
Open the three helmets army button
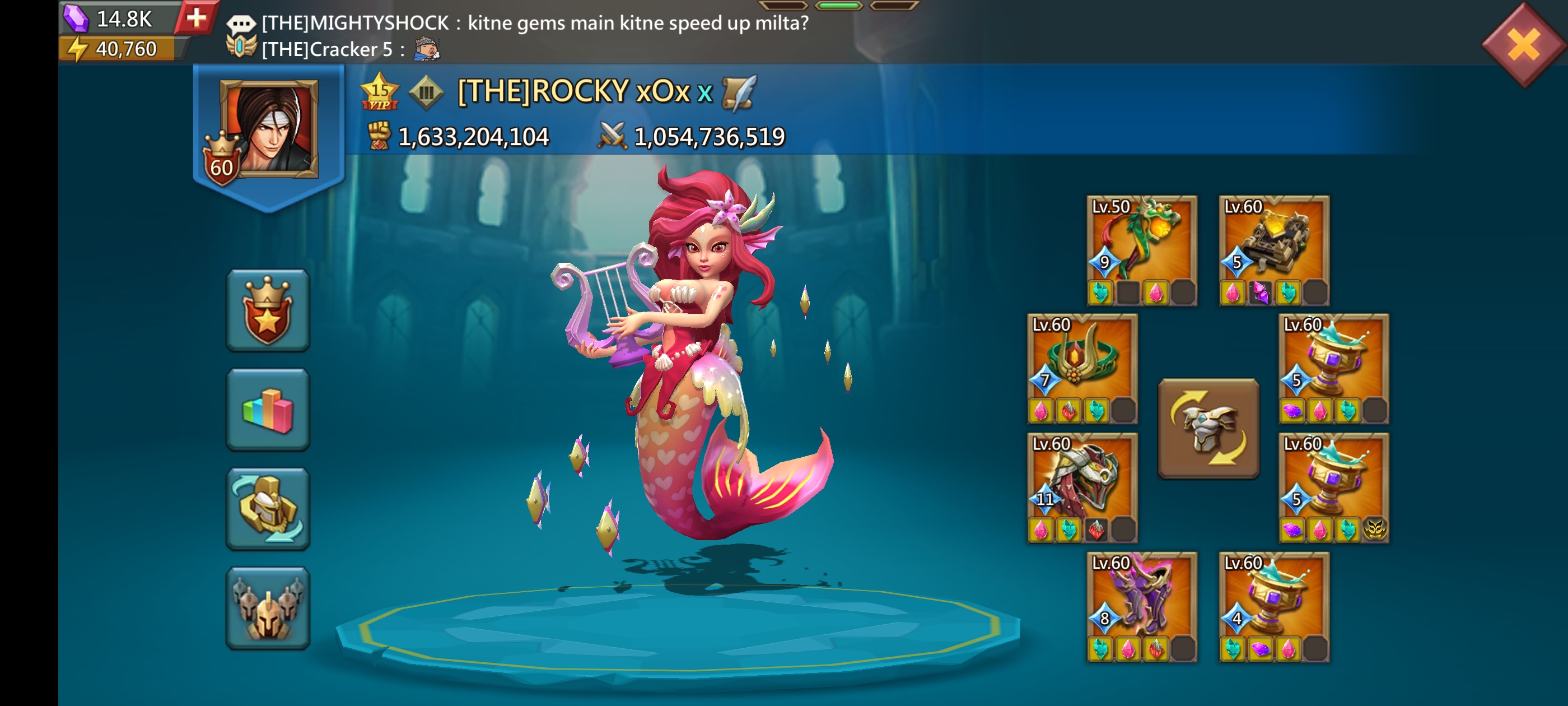[x=268, y=608]
